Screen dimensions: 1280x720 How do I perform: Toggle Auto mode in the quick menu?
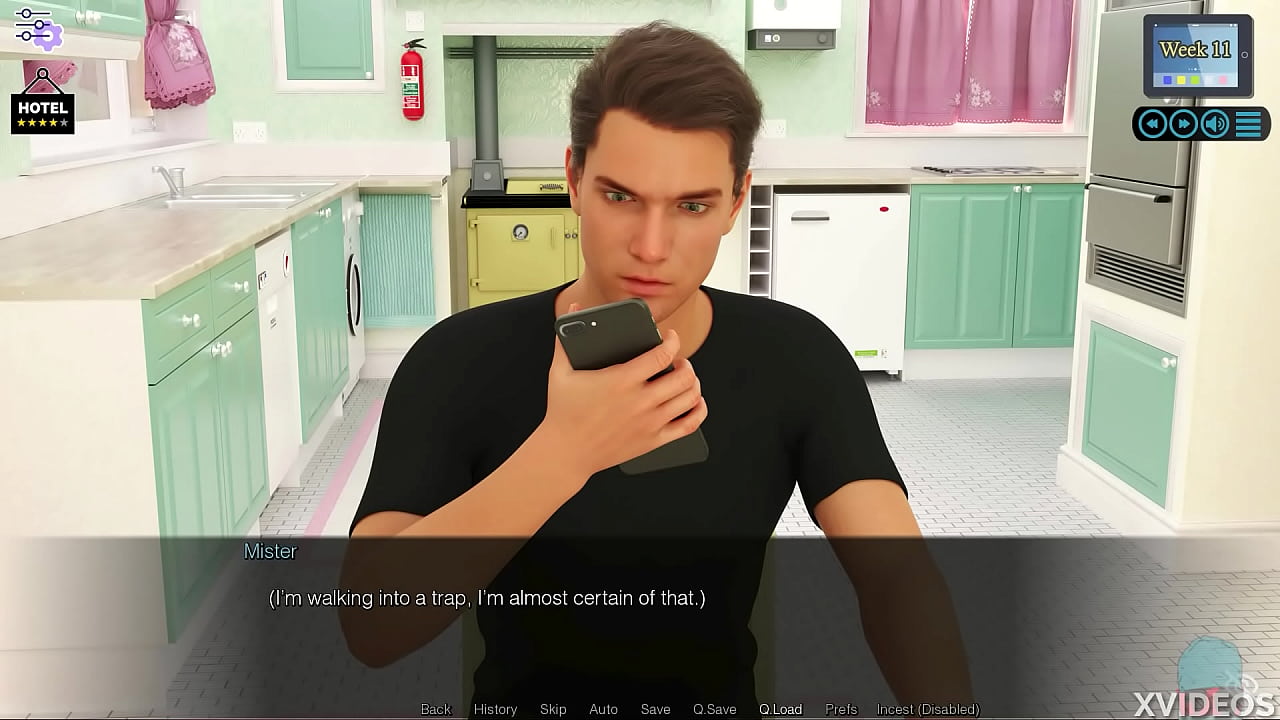pyautogui.click(x=603, y=709)
